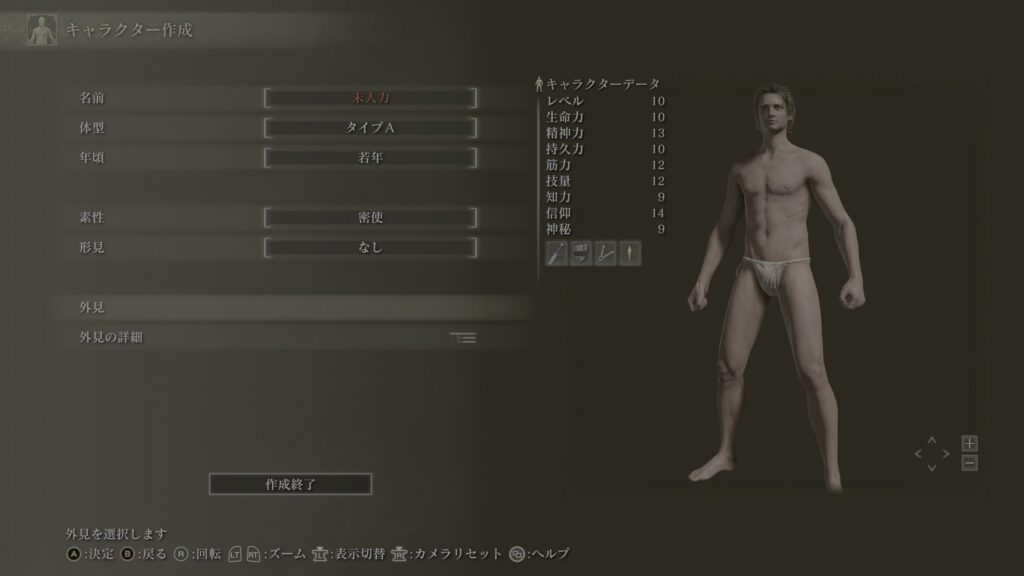Image resolution: width=1024 pixels, height=576 pixels.
Task: Rotate the camera with the right arrow
Action: pyautogui.click(x=946, y=454)
